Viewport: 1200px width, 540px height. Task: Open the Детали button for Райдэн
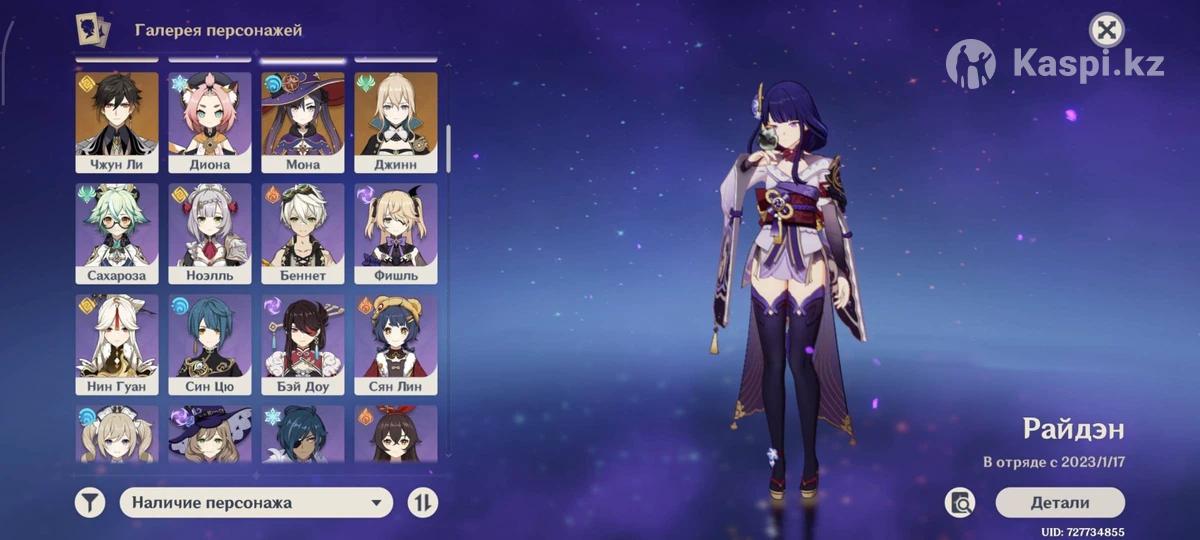tap(1060, 503)
